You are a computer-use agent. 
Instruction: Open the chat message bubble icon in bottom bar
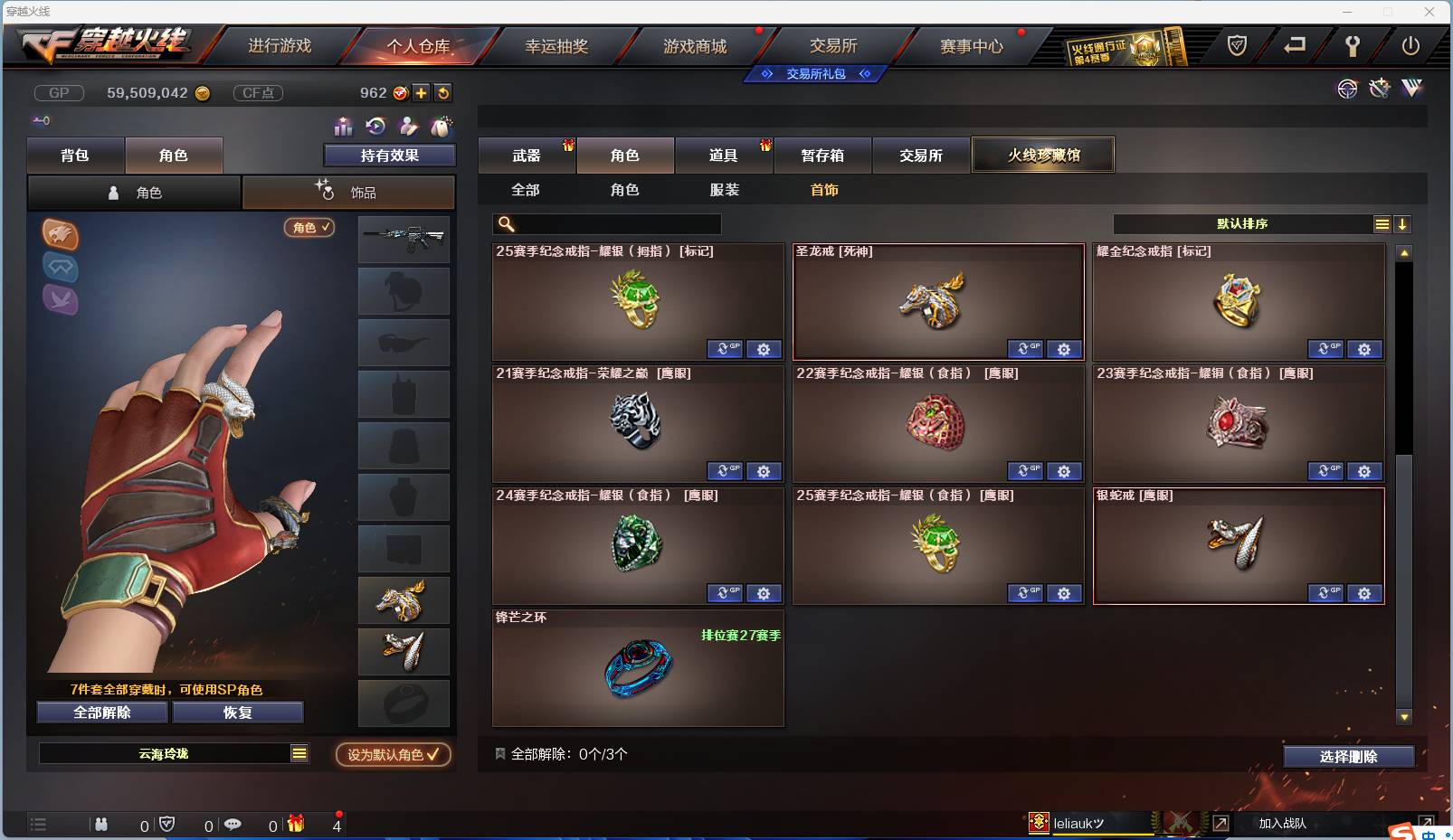click(233, 825)
